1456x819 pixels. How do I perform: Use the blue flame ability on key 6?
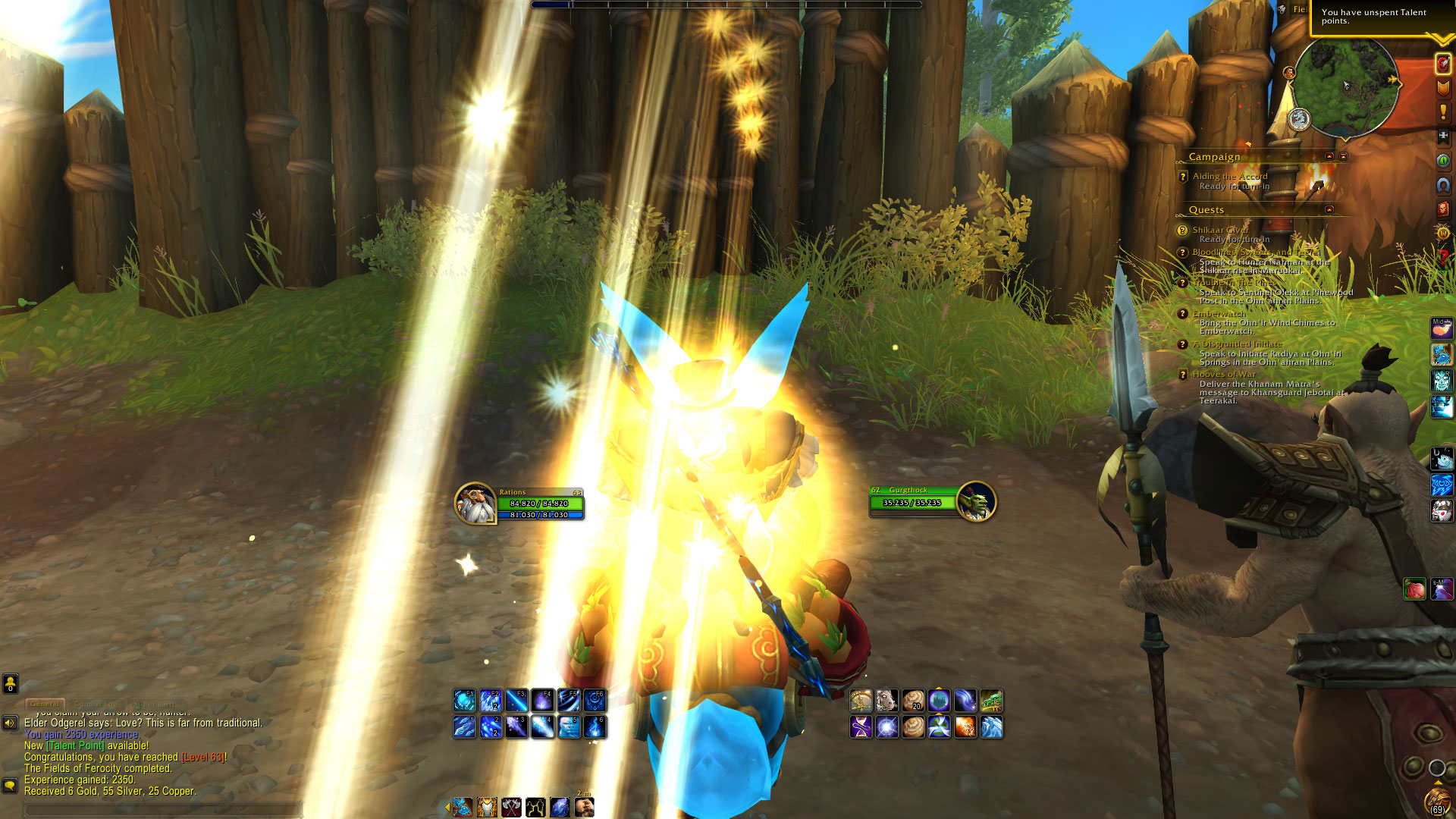click(595, 726)
